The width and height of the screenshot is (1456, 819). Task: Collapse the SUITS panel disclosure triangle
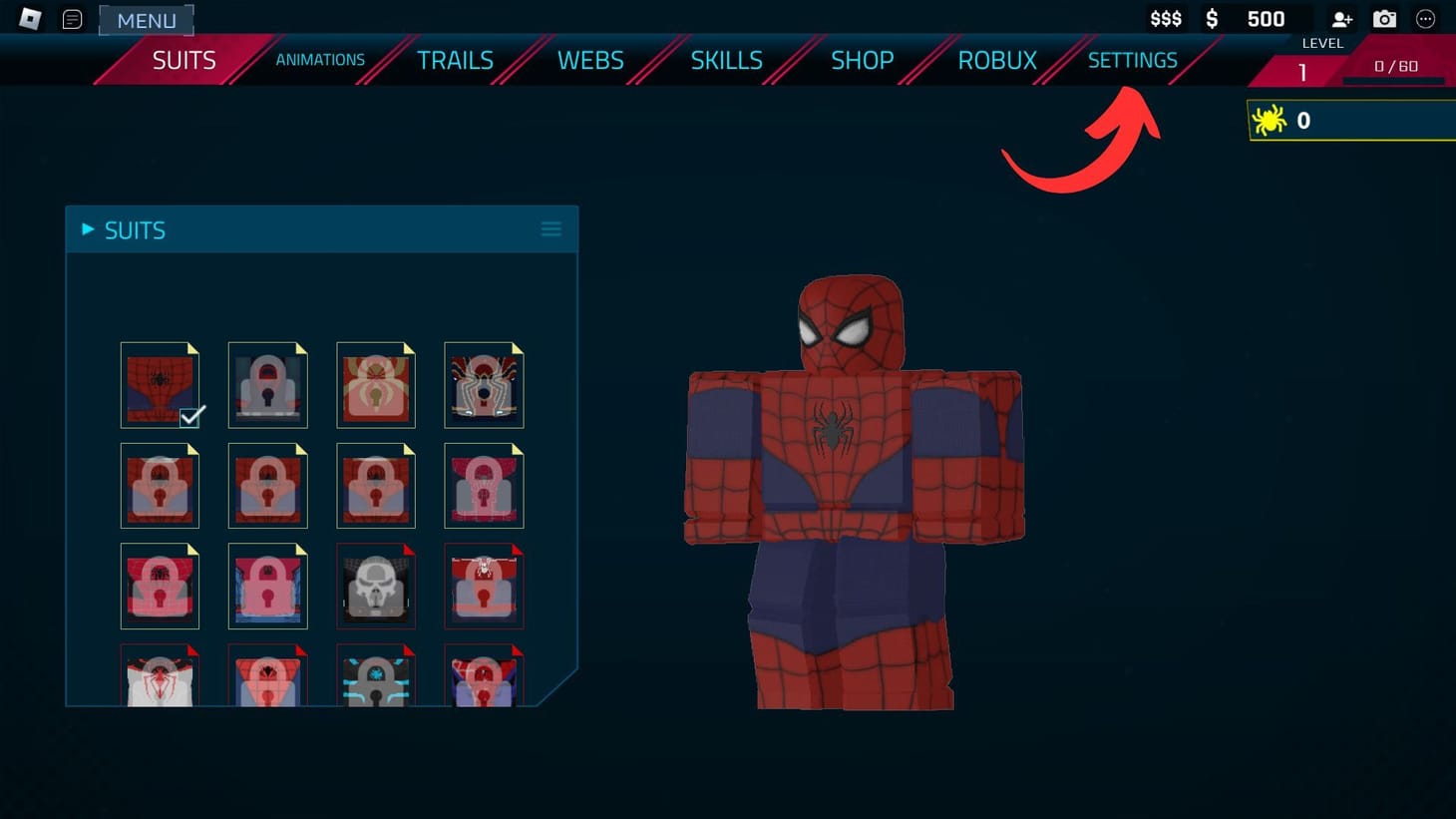coord(86,228)
